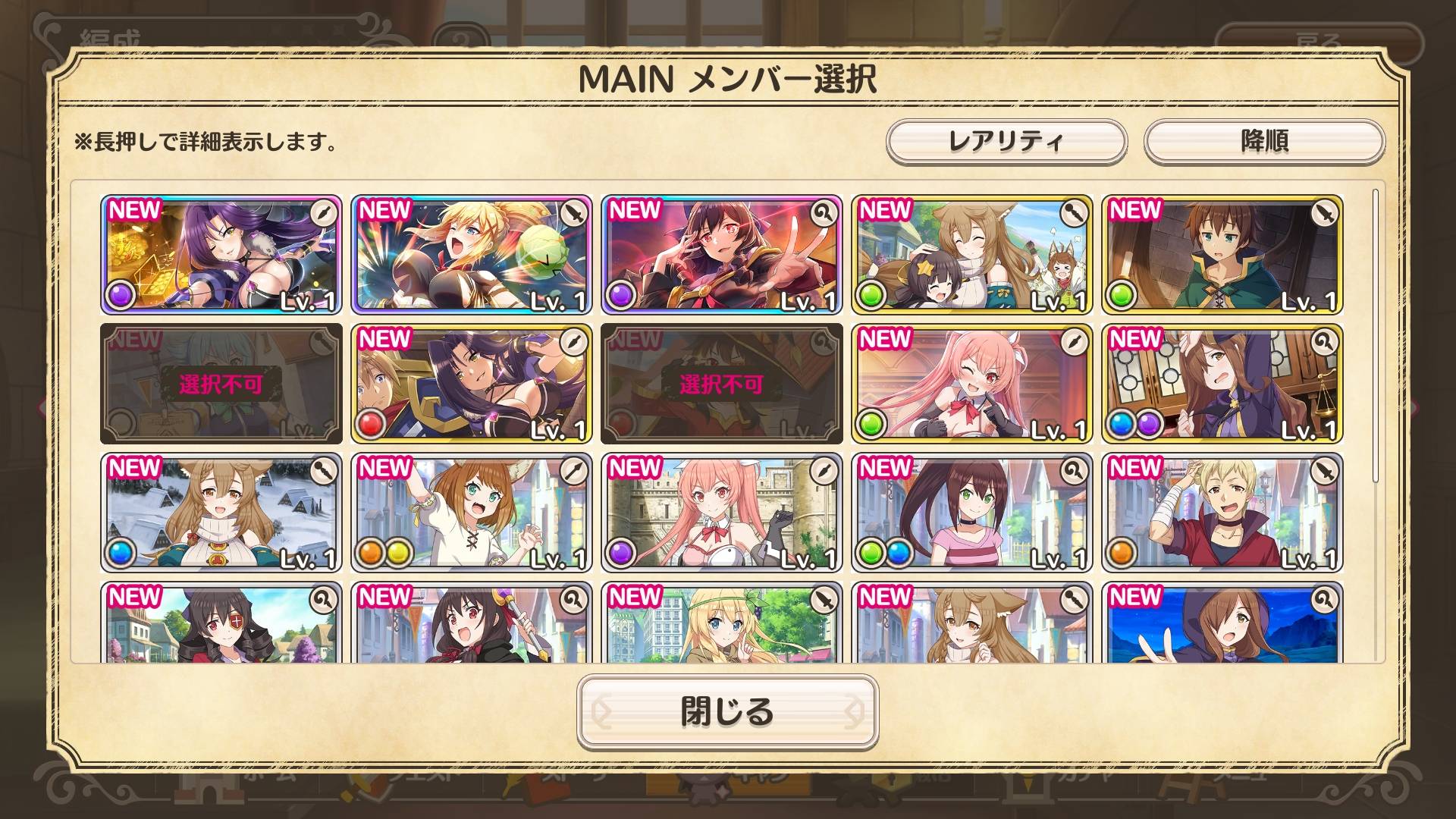This screenshot has width=1456, height=819.
Task: Choose the blonde knight with cabbage card
Action: point(471,255)
